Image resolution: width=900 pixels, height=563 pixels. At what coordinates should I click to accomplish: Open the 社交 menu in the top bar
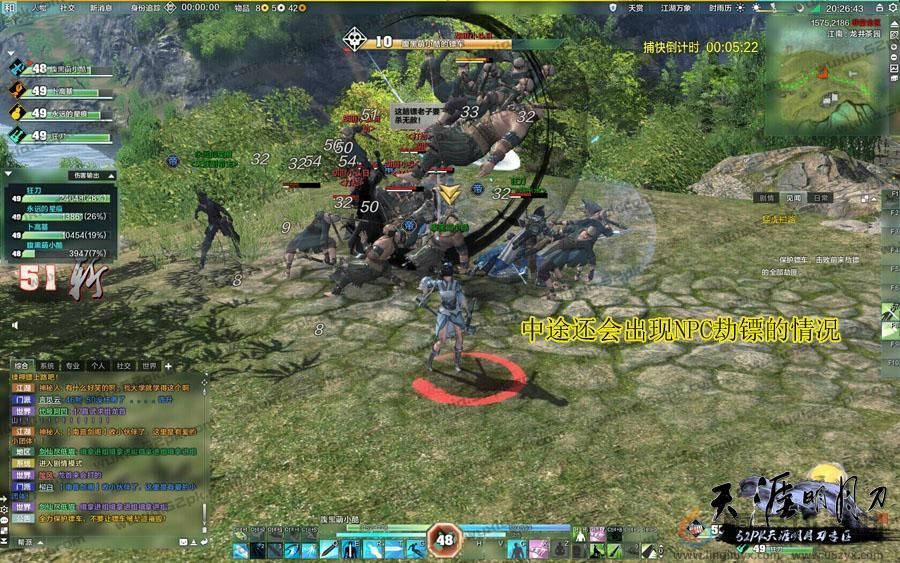[x=67, y=7]
